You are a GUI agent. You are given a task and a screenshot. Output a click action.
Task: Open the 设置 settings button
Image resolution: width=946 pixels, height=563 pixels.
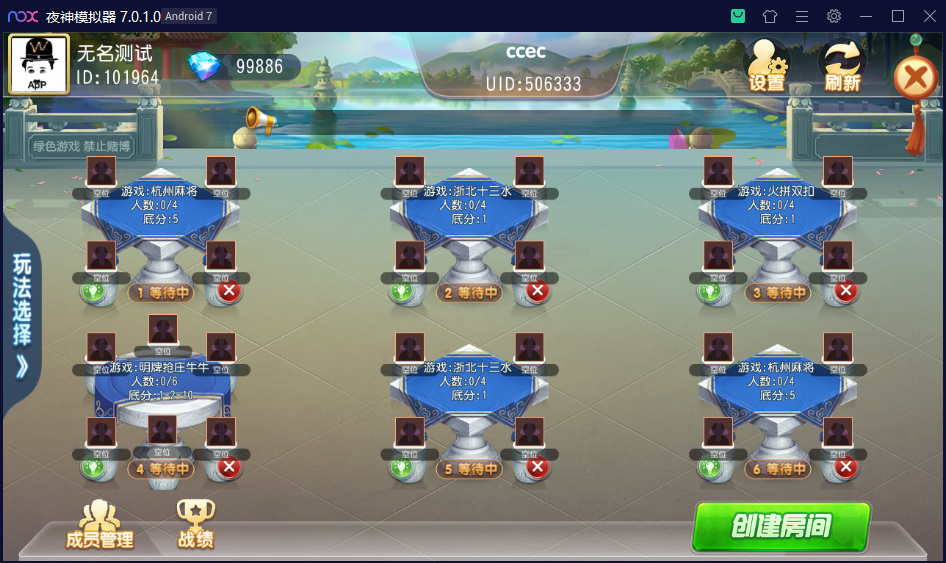pos(767,66)
